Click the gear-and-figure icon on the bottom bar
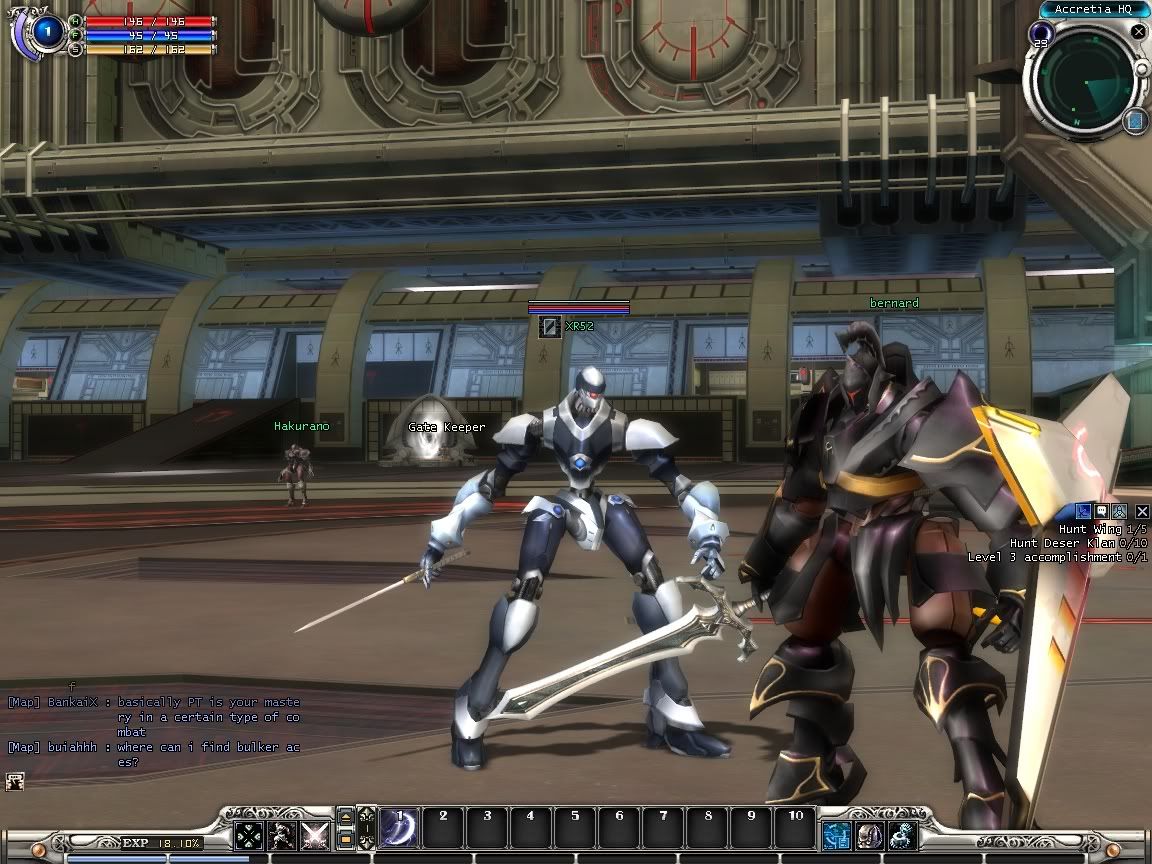The height and width of the screenshot is (864, 1152). pos(903,835)
